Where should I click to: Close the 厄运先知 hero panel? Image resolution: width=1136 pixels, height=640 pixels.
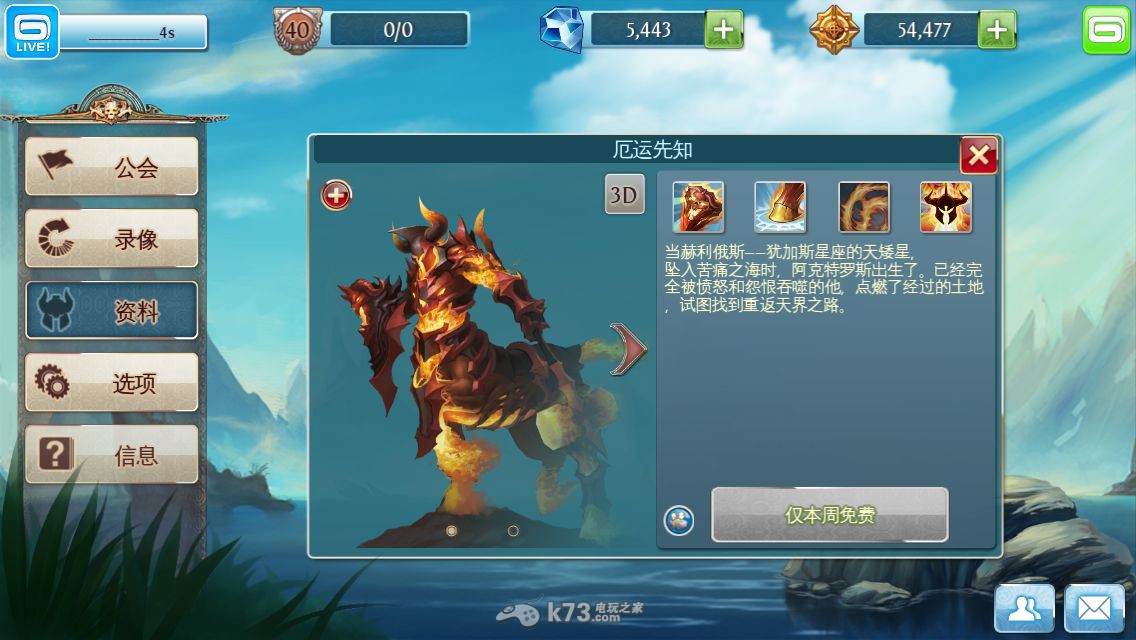(x=979, y=155)
